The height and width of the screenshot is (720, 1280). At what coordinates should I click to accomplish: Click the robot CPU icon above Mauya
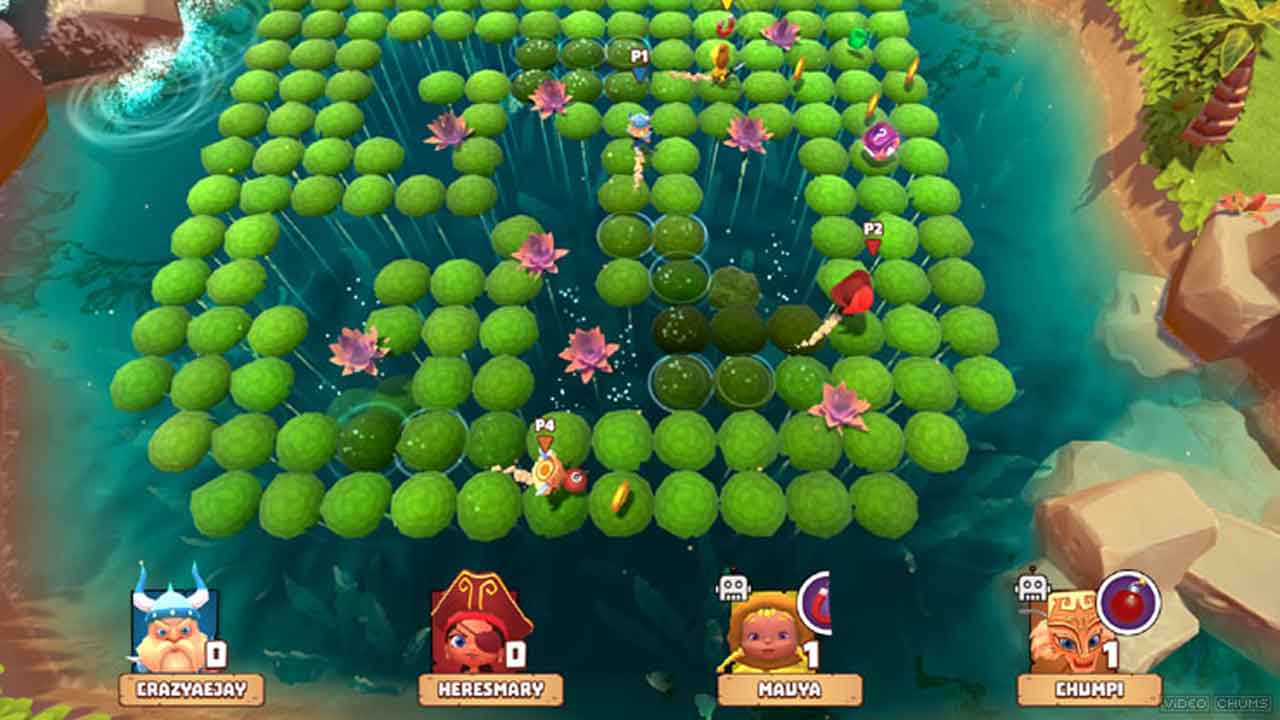(733, 587)
